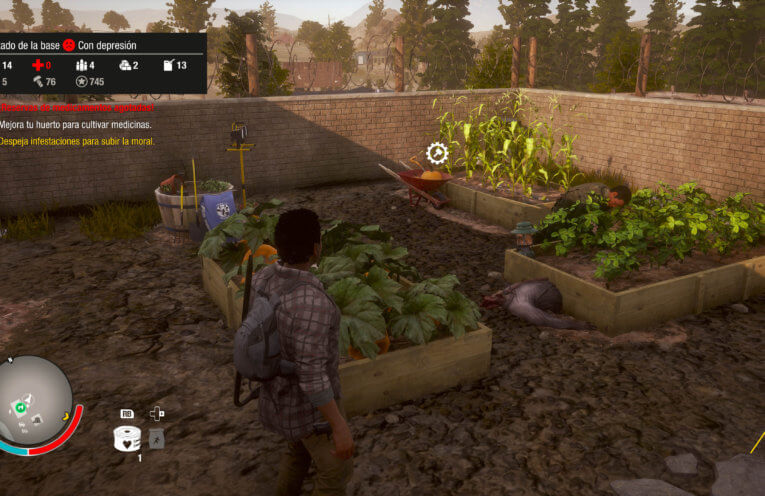Use the bandage roll healing item
The width and height of the screenshot is (765, 496).
pyautogui.click(x=127, y=437)
